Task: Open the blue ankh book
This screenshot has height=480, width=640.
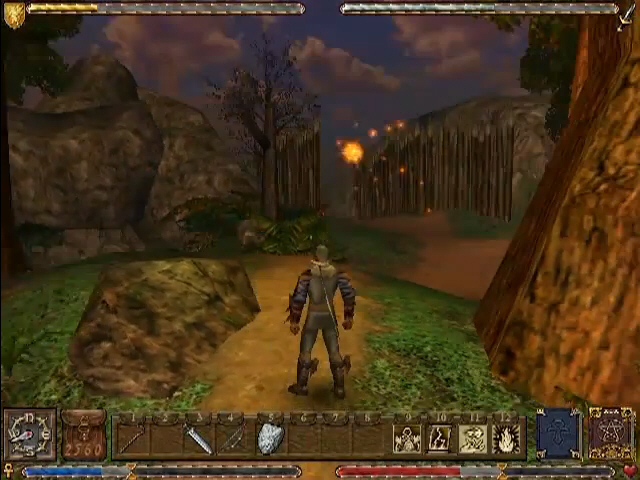Action: coord(560,435)
